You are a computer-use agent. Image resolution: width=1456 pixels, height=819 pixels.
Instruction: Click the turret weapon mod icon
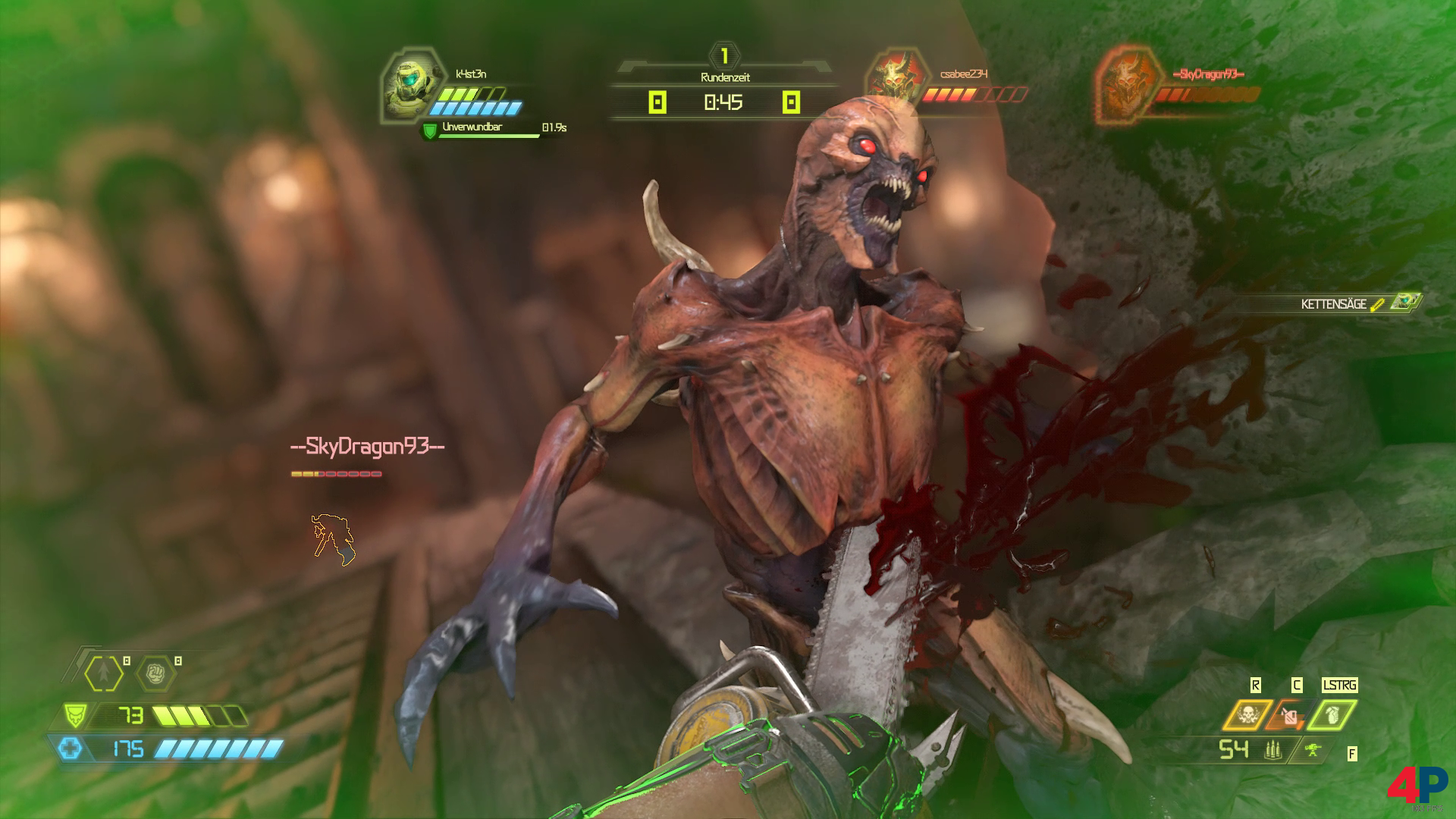tap(1314, 750)
